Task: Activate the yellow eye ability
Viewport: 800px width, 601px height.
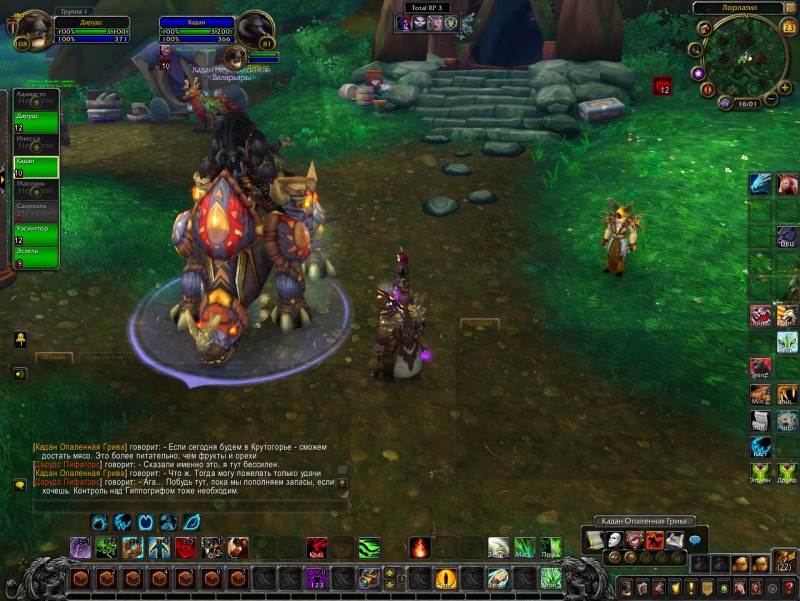Action: tap(446, 578)
